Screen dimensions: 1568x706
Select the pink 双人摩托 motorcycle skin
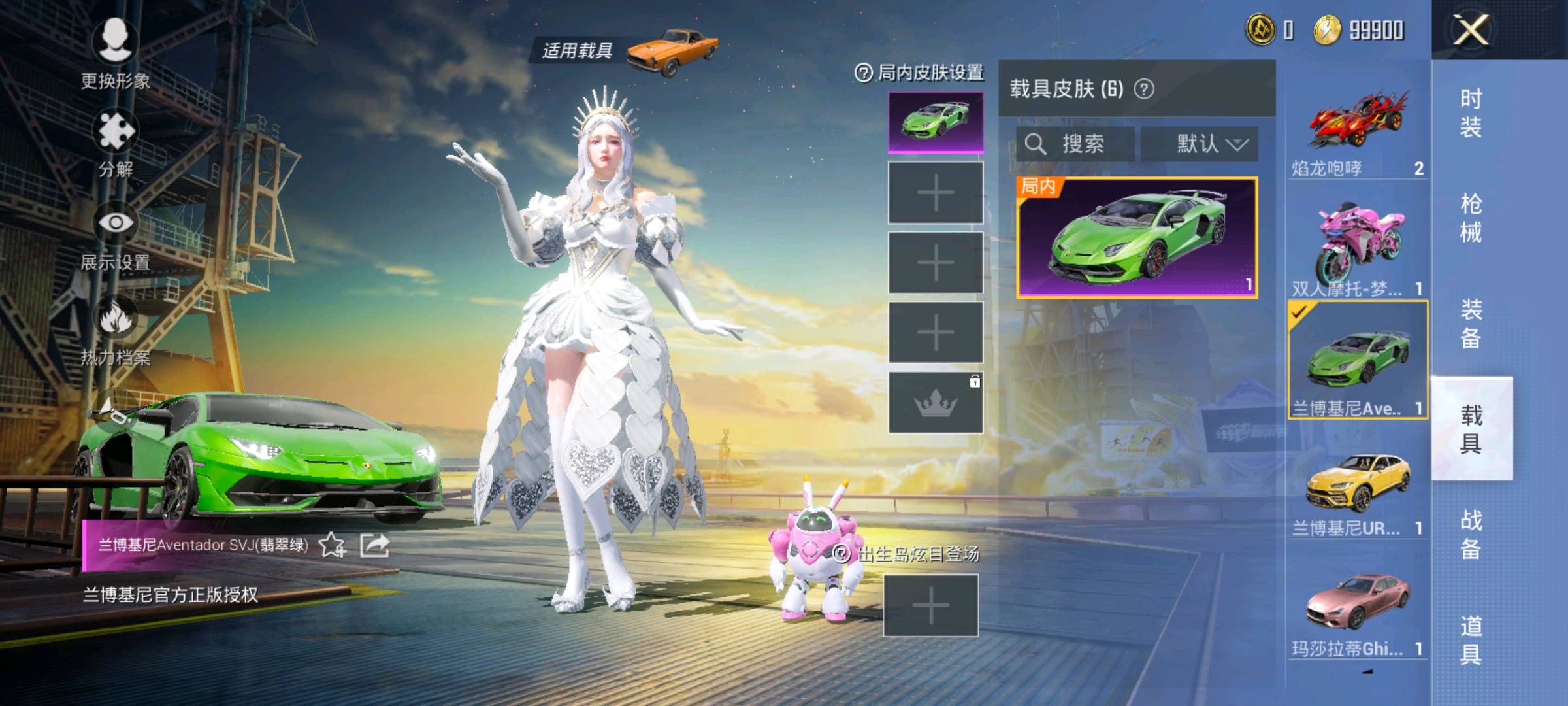click(x=1356, y=248)
